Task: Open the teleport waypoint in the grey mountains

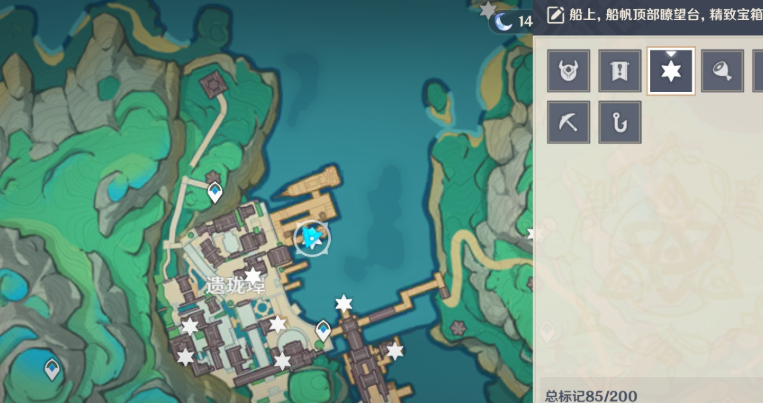Action: click(51, 369)
